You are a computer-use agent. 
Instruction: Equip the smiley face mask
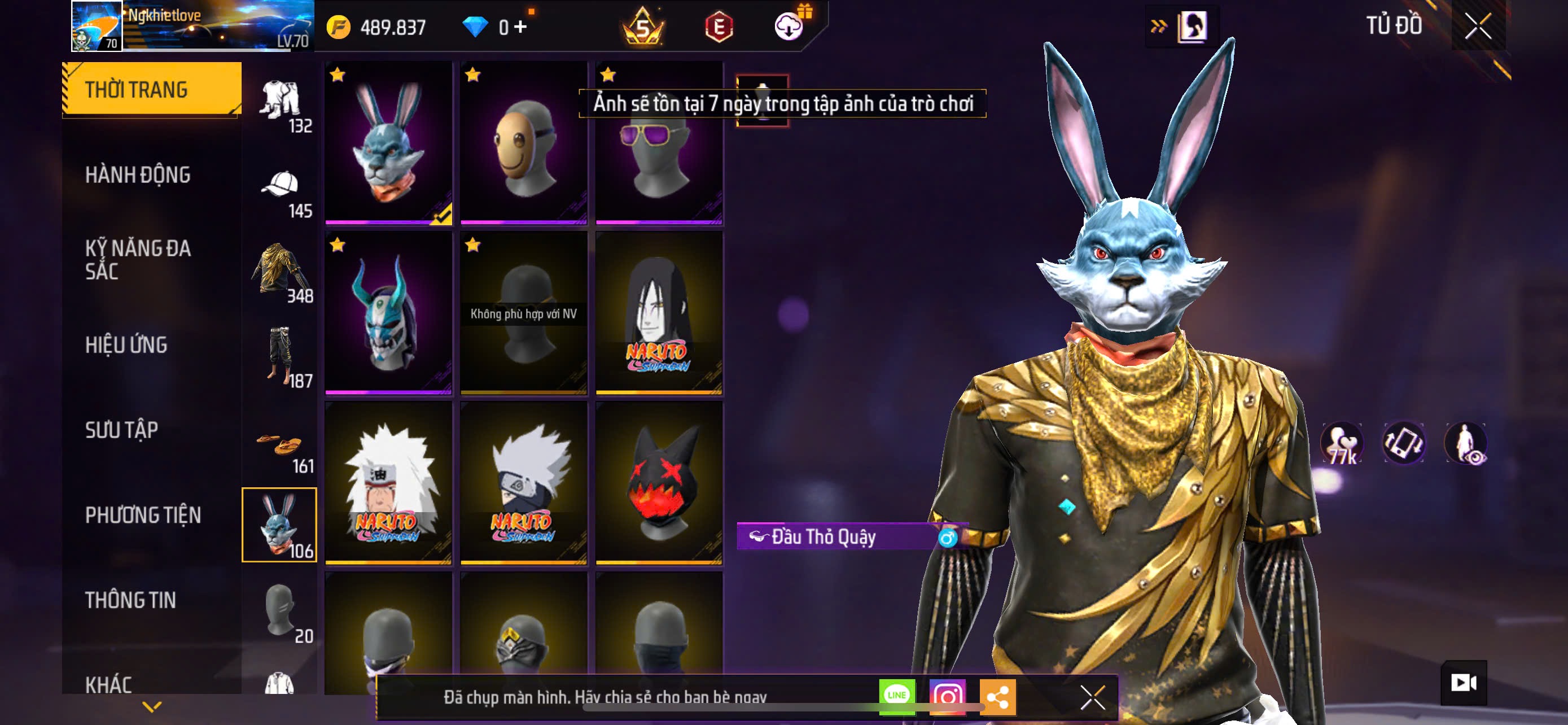(x=523, y=143)
